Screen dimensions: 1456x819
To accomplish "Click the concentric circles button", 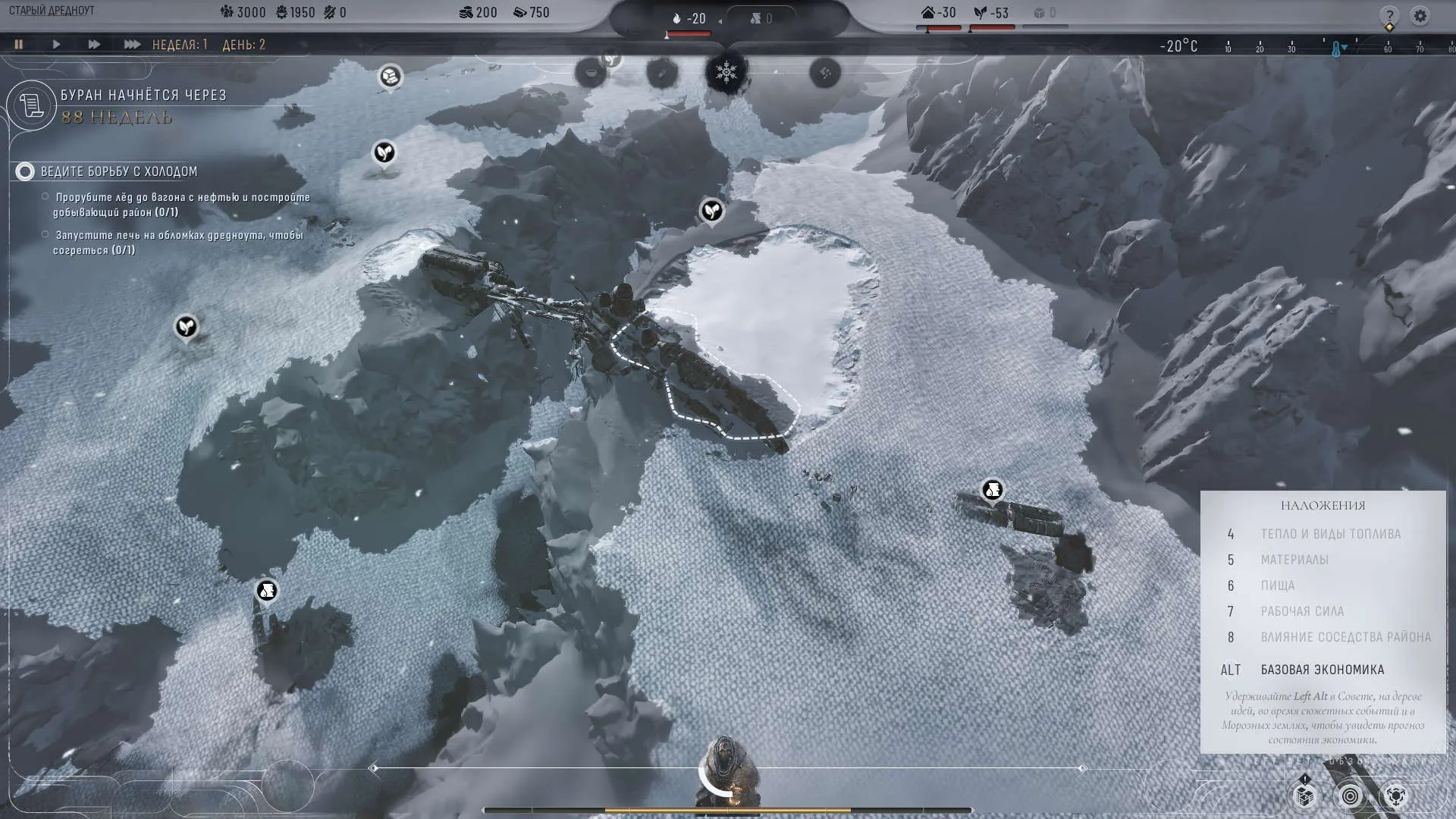I will (1350, 796).
